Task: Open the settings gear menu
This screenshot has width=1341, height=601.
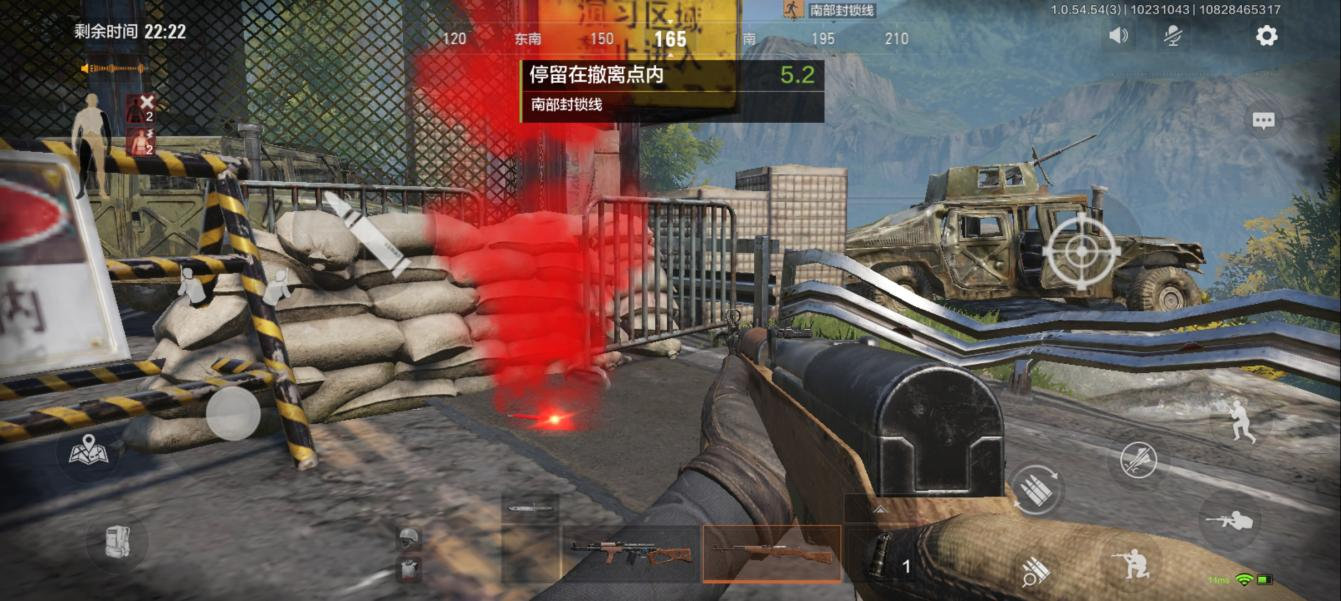Action: pyautogui.click(x=1266, y=36)
